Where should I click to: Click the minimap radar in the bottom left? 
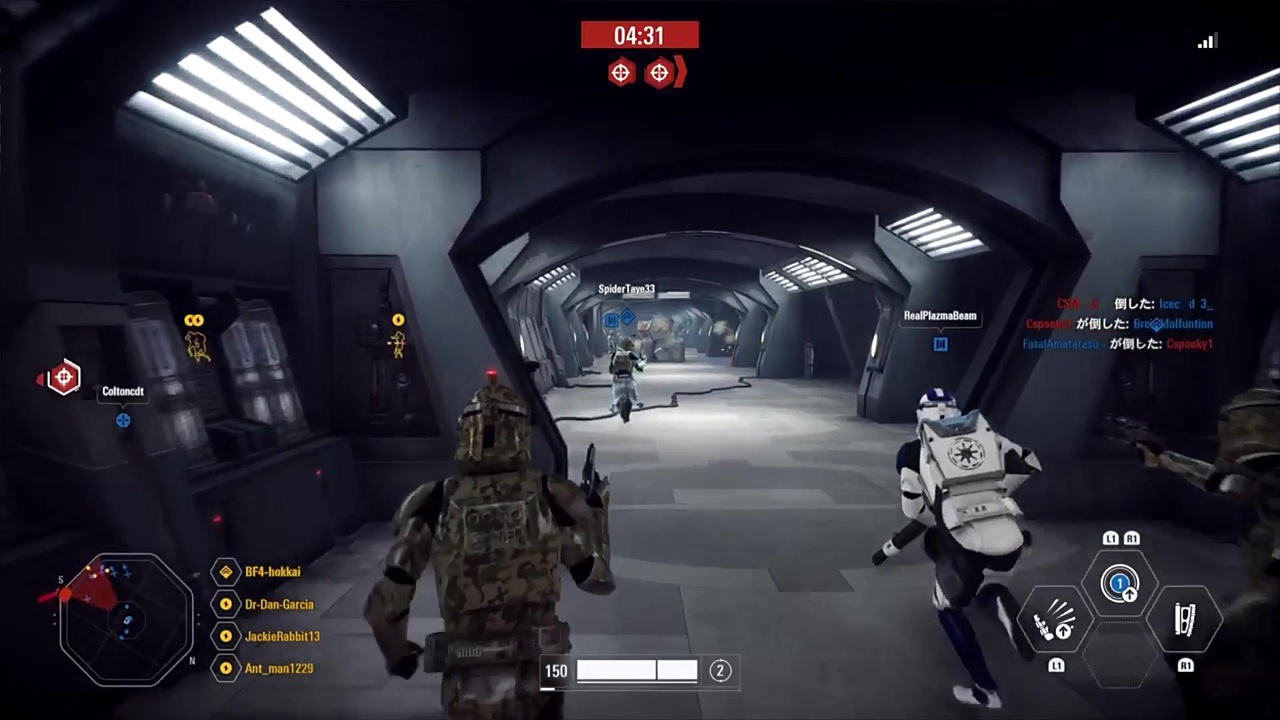(x=125, y=620)
